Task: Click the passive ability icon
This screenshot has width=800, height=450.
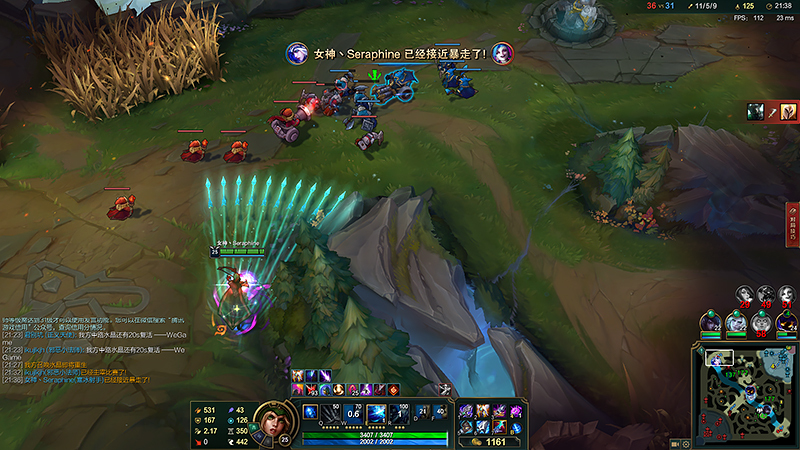Action: click(x=309, y=411)
